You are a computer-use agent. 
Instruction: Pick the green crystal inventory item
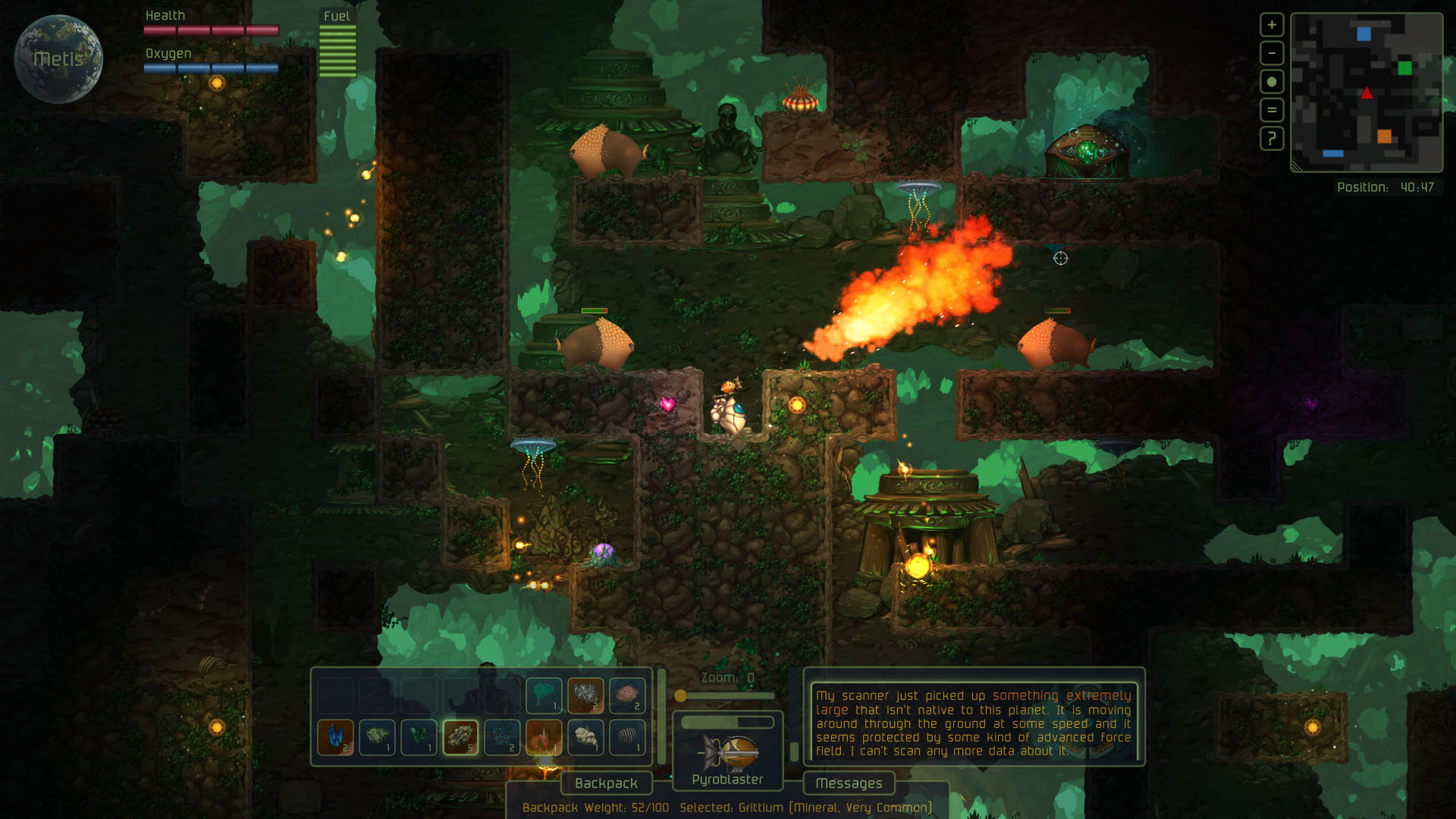click(x=418, y=738)
